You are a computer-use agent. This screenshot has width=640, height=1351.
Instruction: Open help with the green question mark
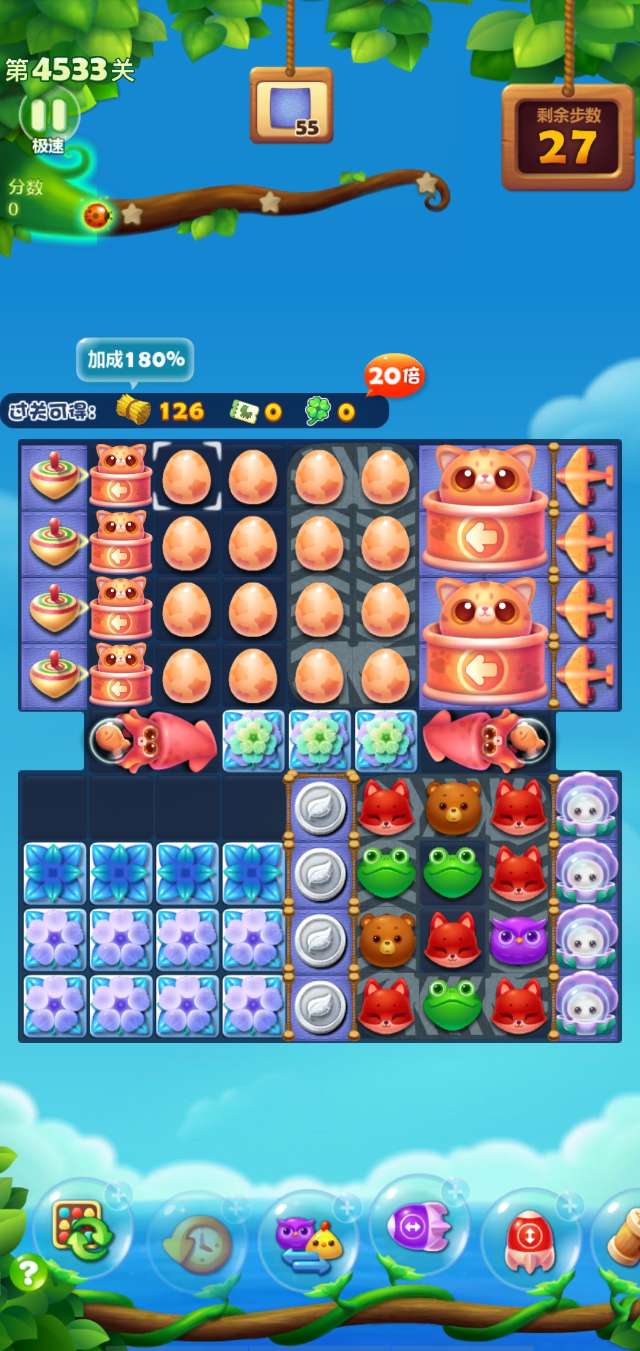point(27,1273)
